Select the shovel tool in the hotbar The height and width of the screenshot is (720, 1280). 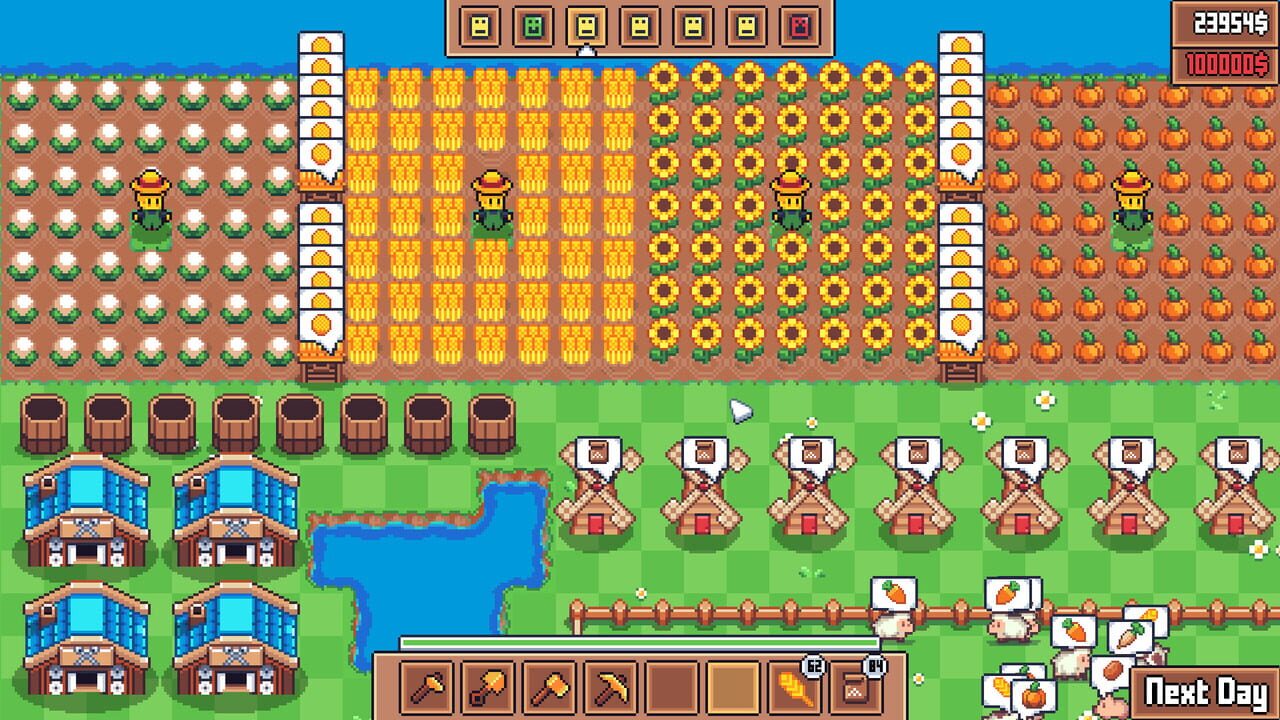[x=488, y=688]
